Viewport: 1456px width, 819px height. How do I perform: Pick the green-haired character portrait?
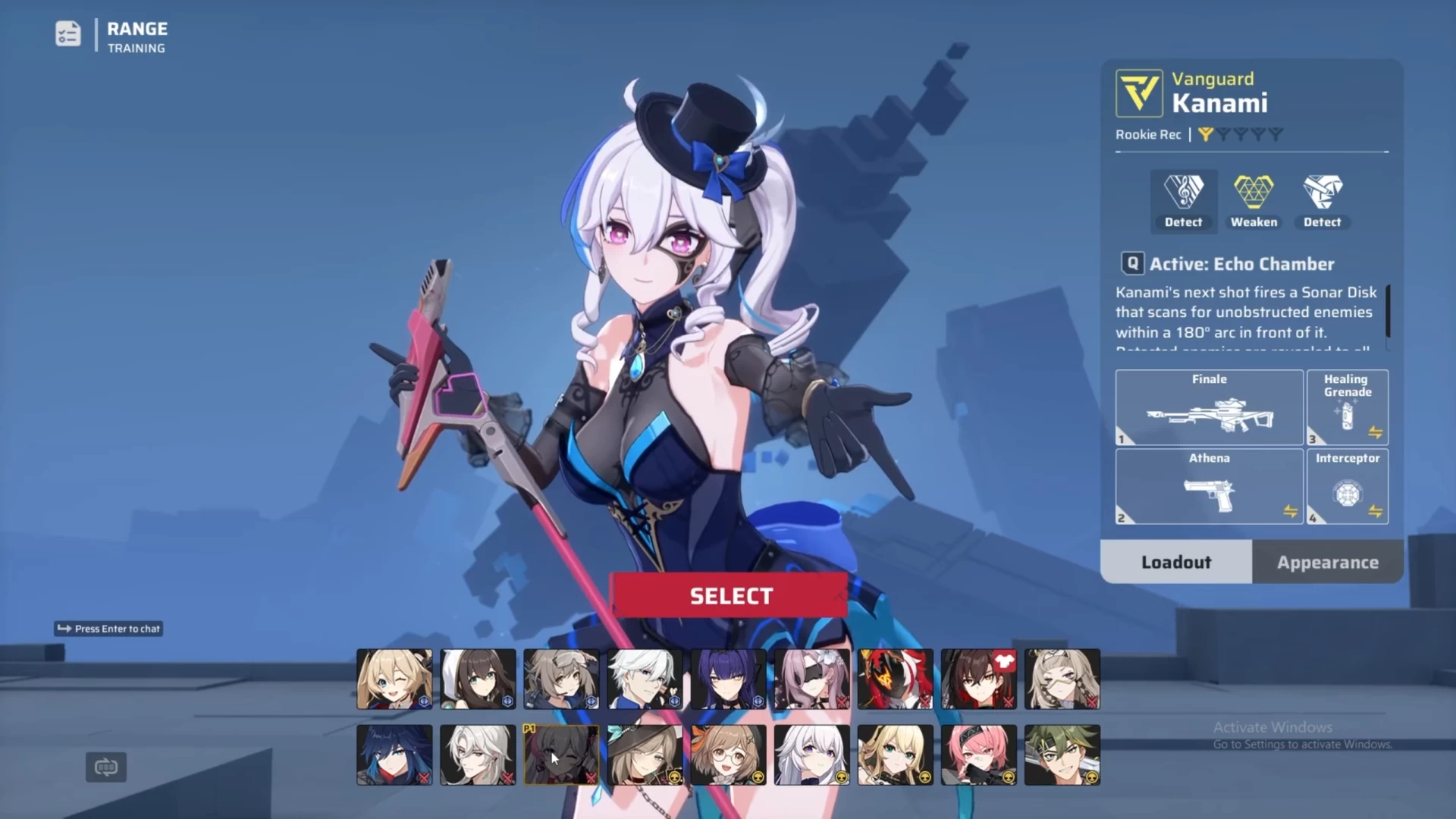[x=1062, y=755]
